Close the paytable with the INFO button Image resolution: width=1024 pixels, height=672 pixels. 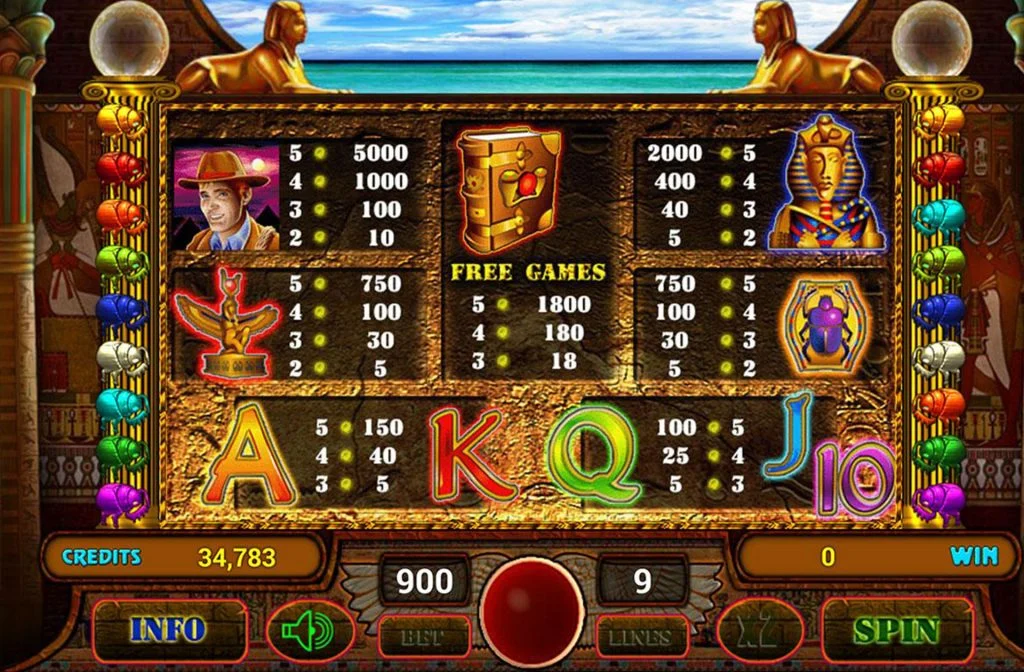pyautogui.click(x=167, y=629)
